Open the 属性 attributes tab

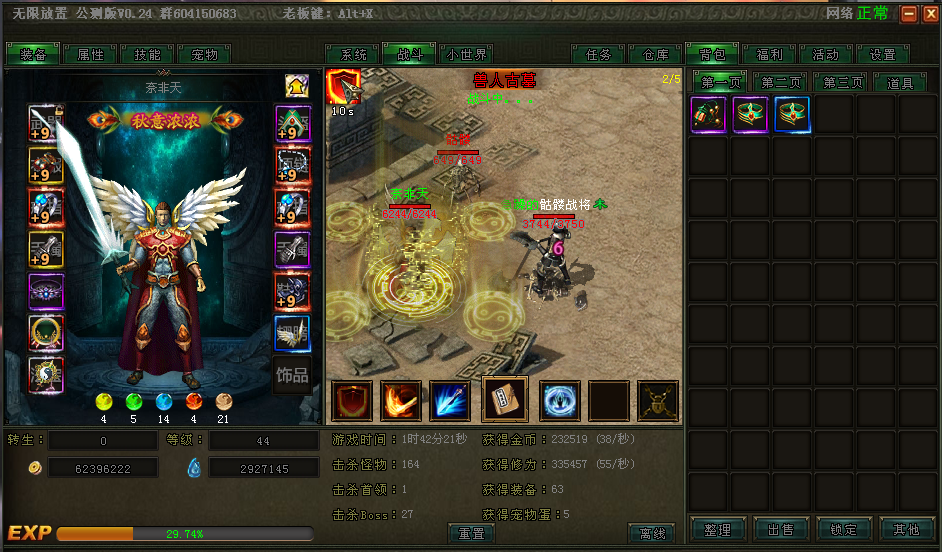[90, 55]
